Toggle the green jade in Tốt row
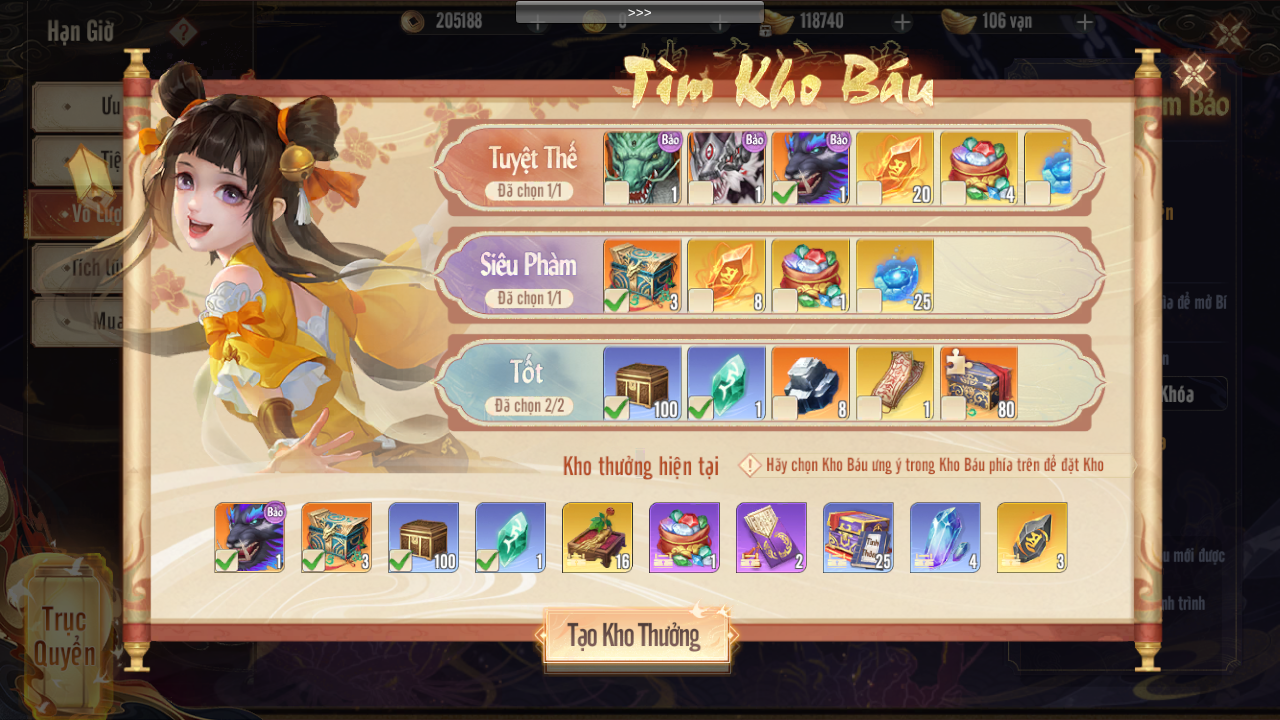Viewport: 1280px width, 720px height. click(726, 383)
